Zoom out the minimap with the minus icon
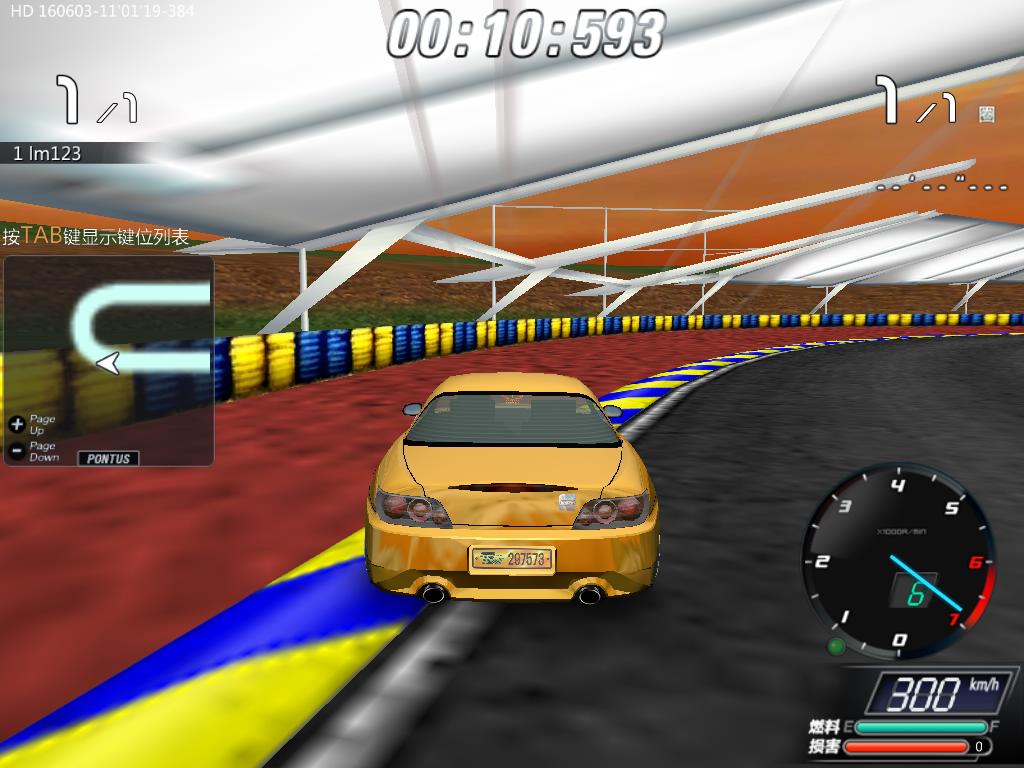 (16, 451)
